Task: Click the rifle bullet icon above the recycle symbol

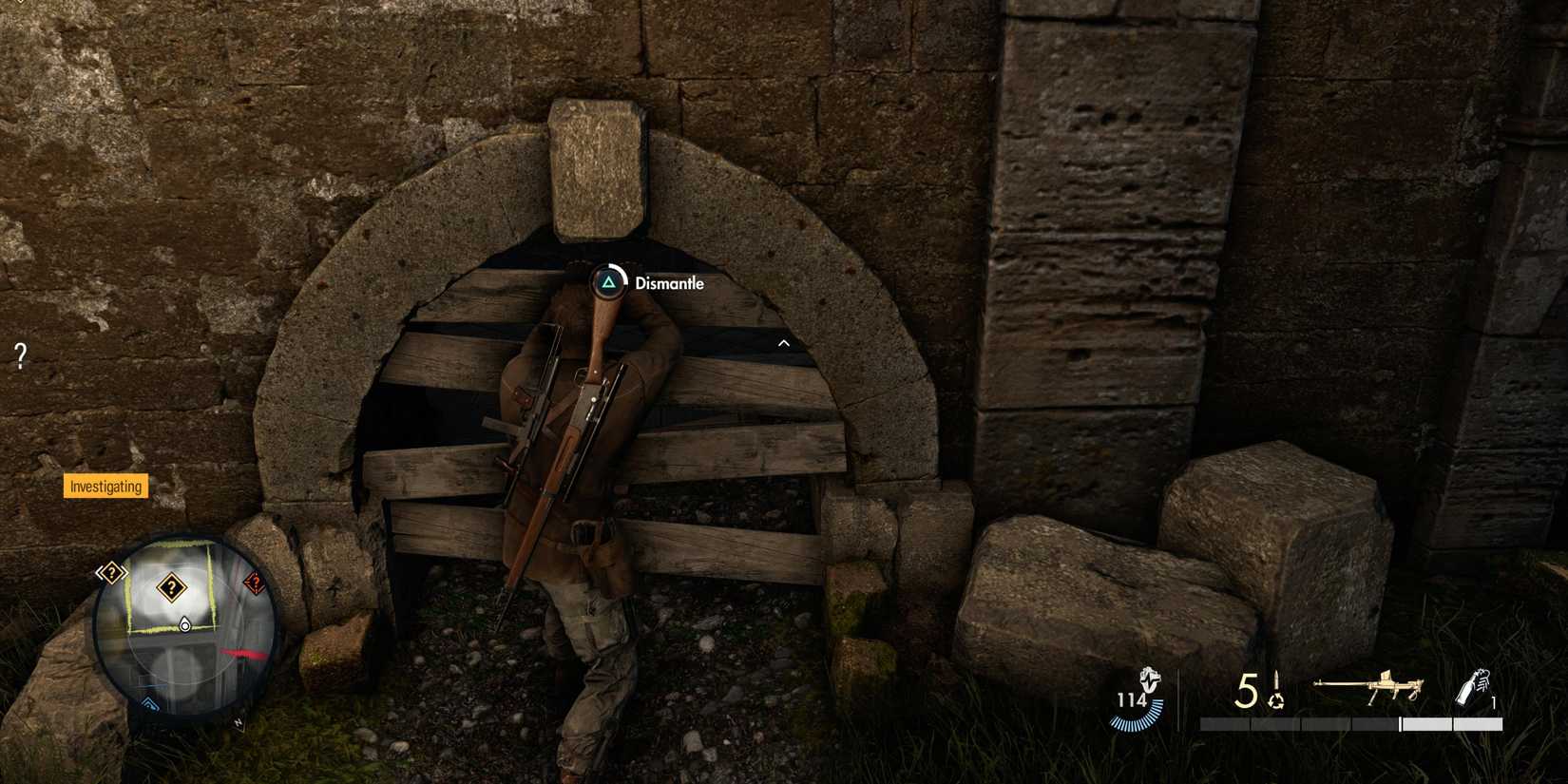Action: 1276,680
